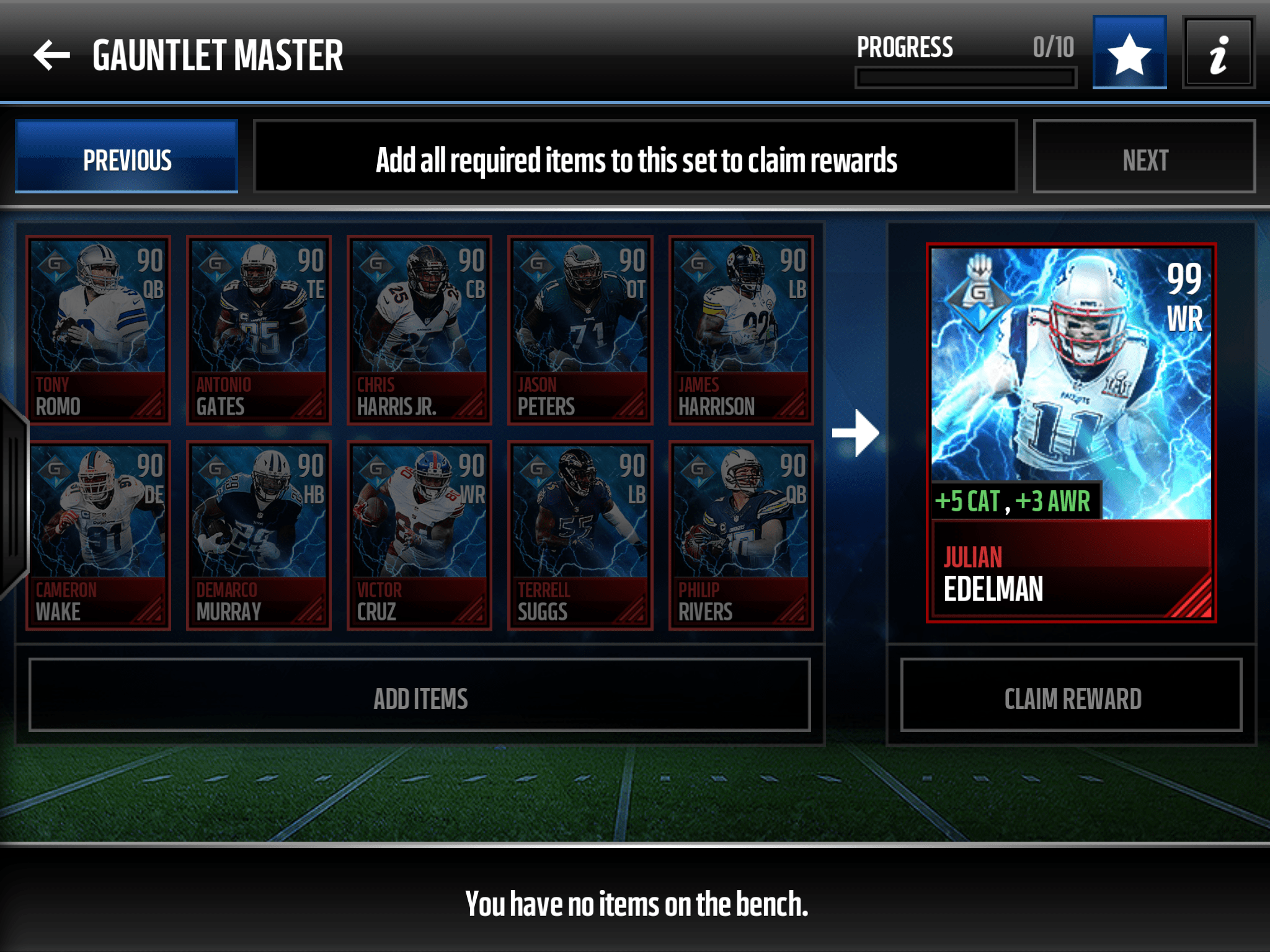This screenshot has height=952, width=1270.
Task: Click the 0/10 progress bar
Action: click(964, 76)
